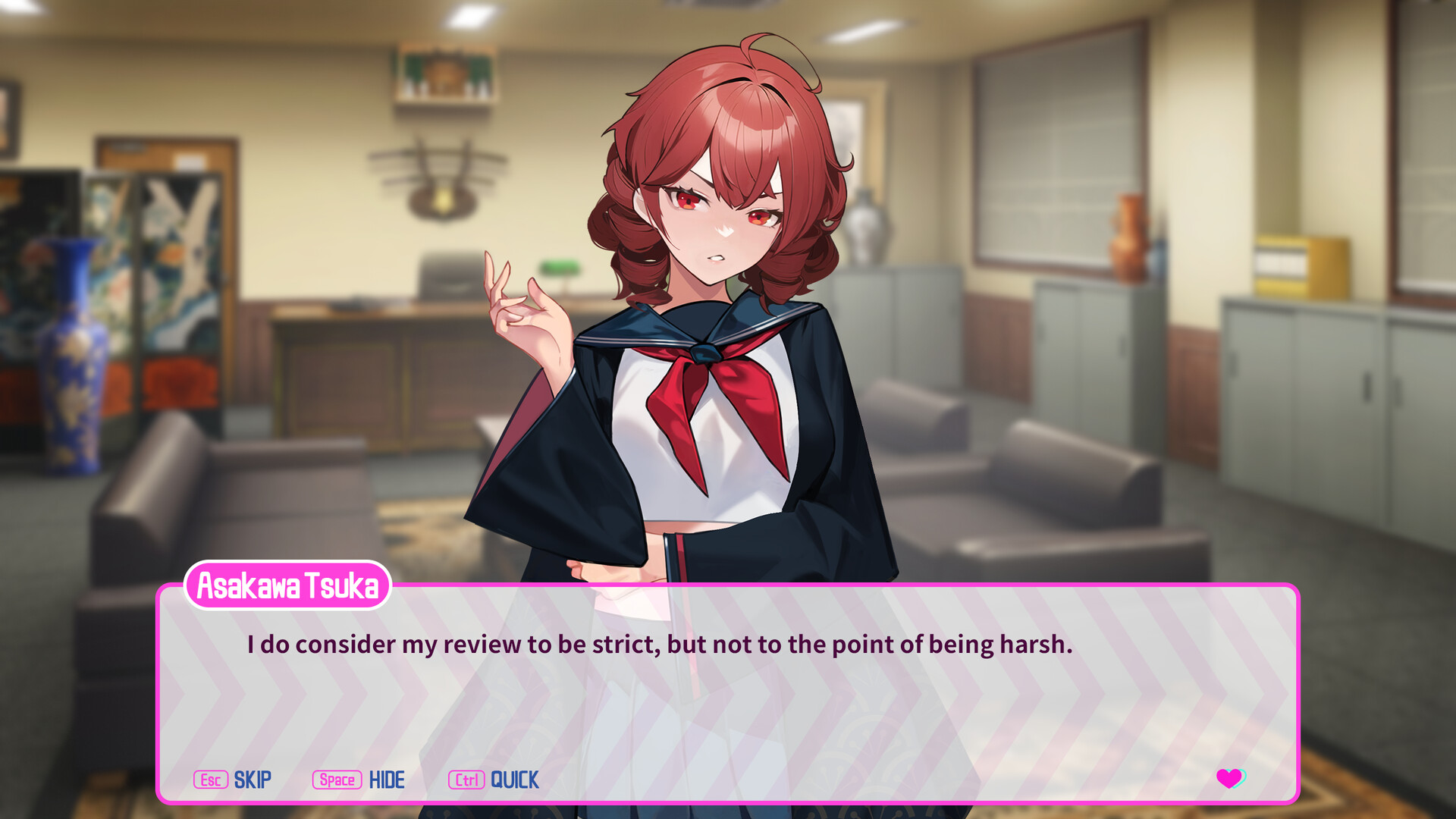Activate quick mode with QUICK

(514, 780)
